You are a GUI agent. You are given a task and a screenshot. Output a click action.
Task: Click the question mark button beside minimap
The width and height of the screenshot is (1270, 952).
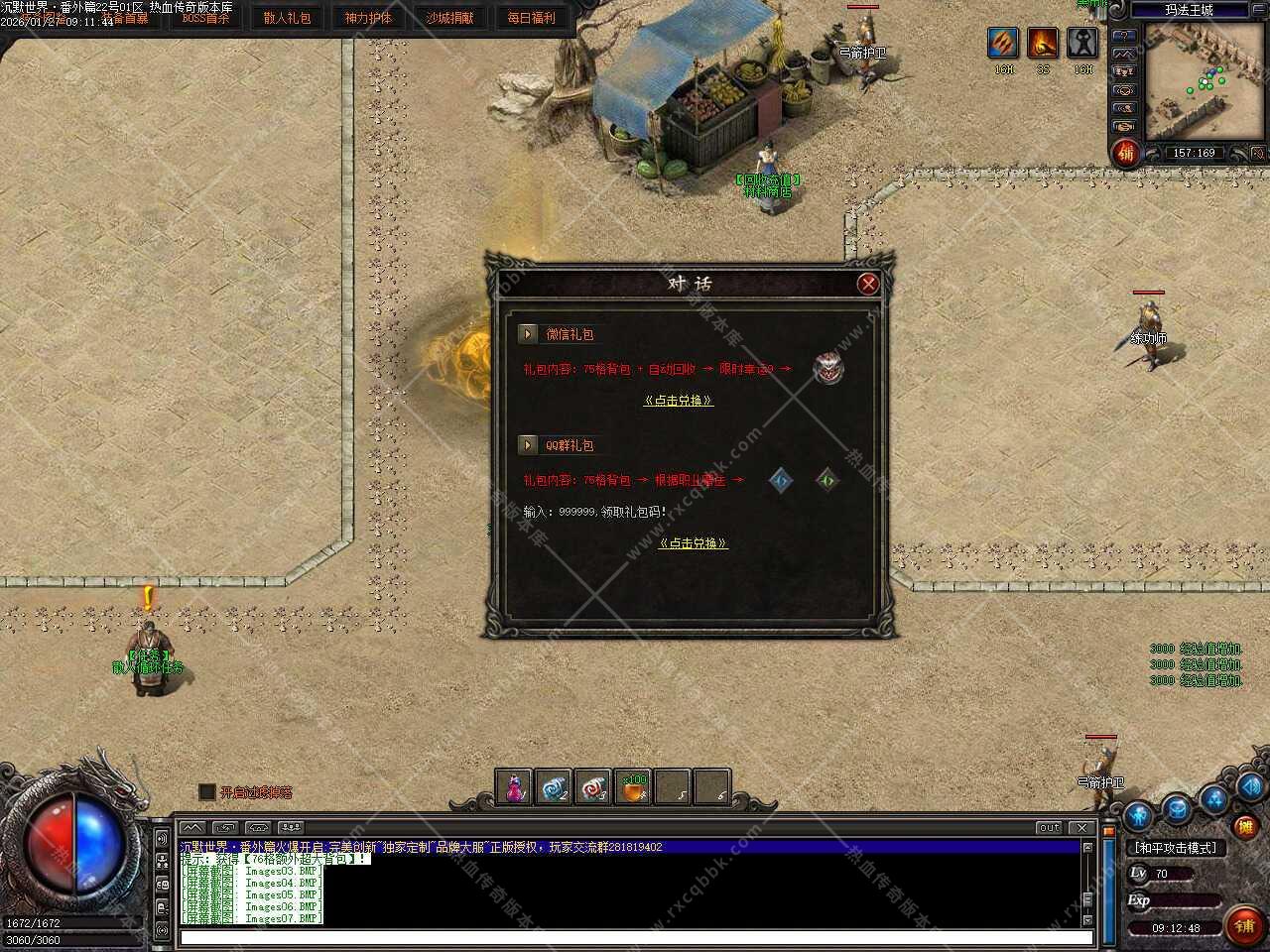[x=1123, y=35]
